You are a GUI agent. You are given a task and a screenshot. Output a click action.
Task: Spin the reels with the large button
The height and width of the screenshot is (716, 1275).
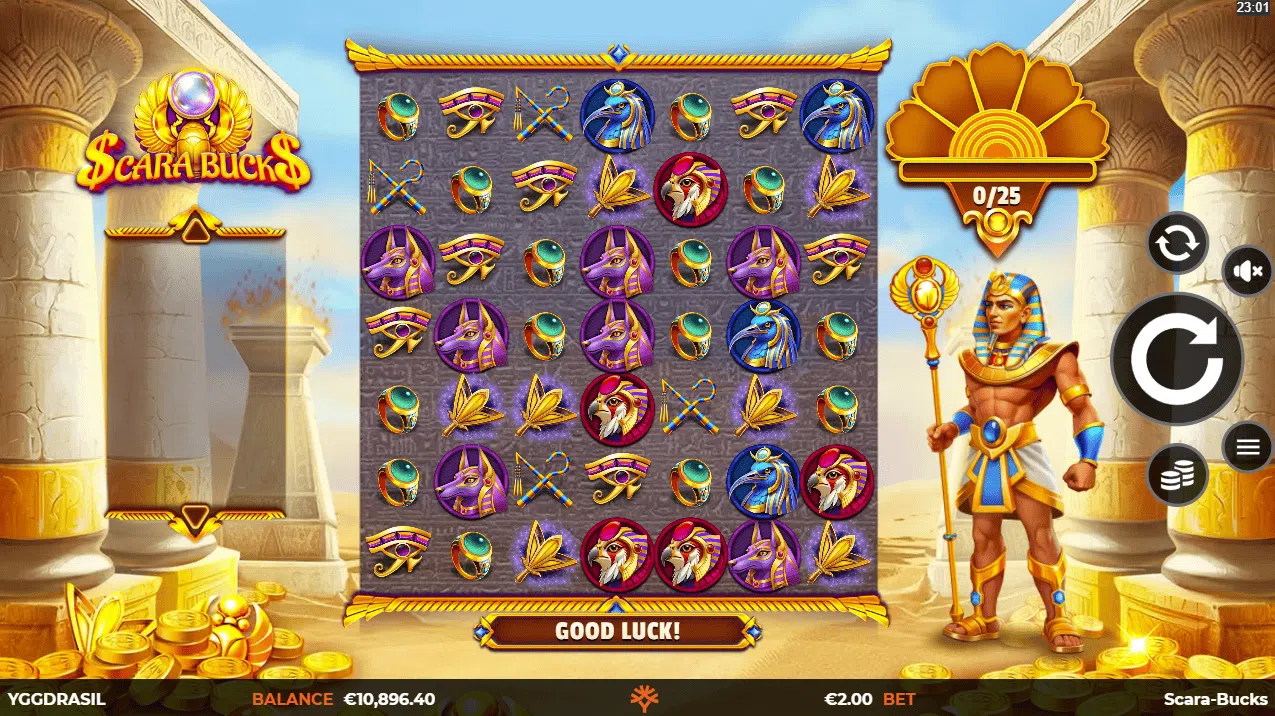click(1176, 357)
